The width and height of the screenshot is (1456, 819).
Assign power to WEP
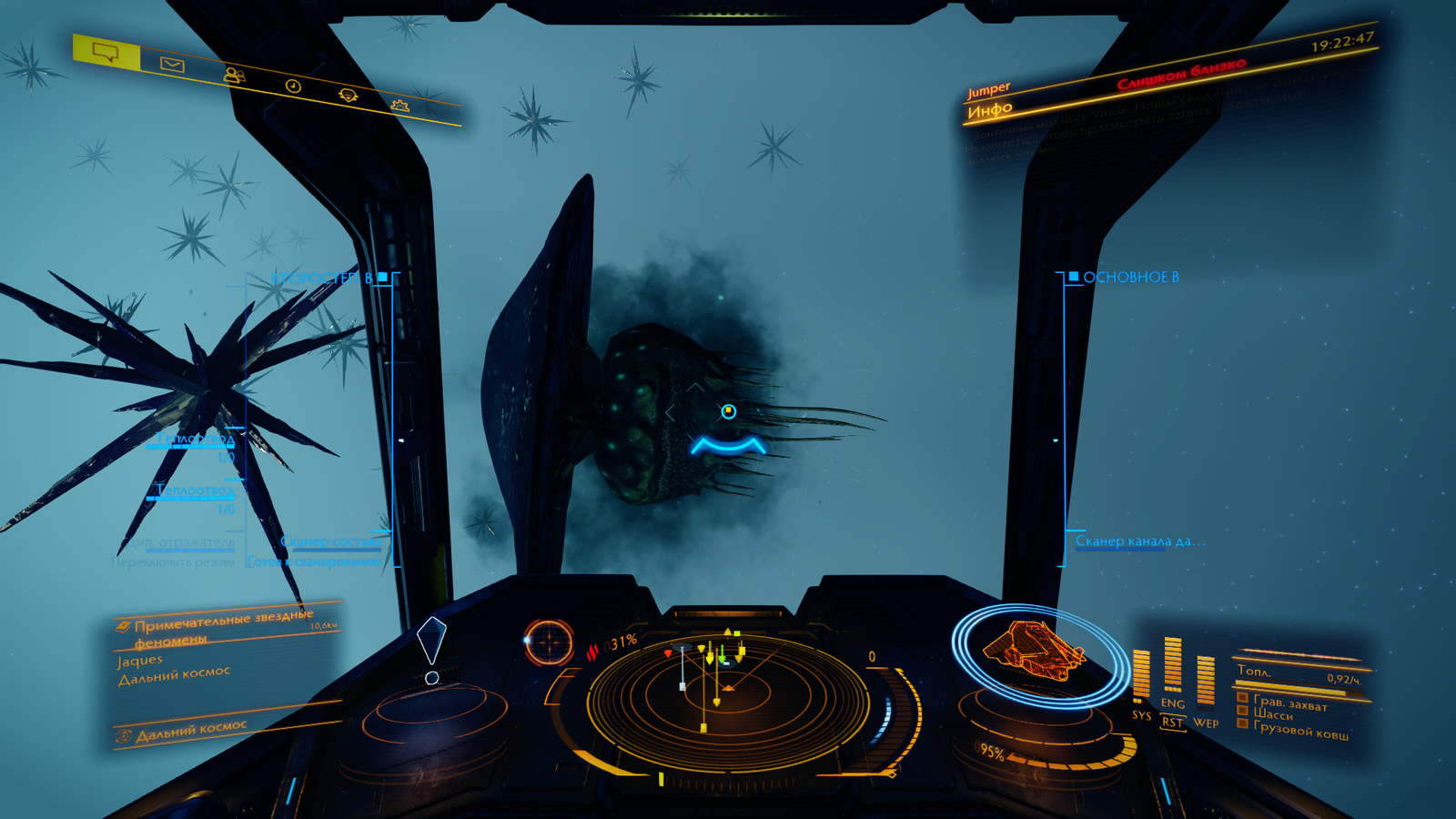click(x=1206, y=723)
